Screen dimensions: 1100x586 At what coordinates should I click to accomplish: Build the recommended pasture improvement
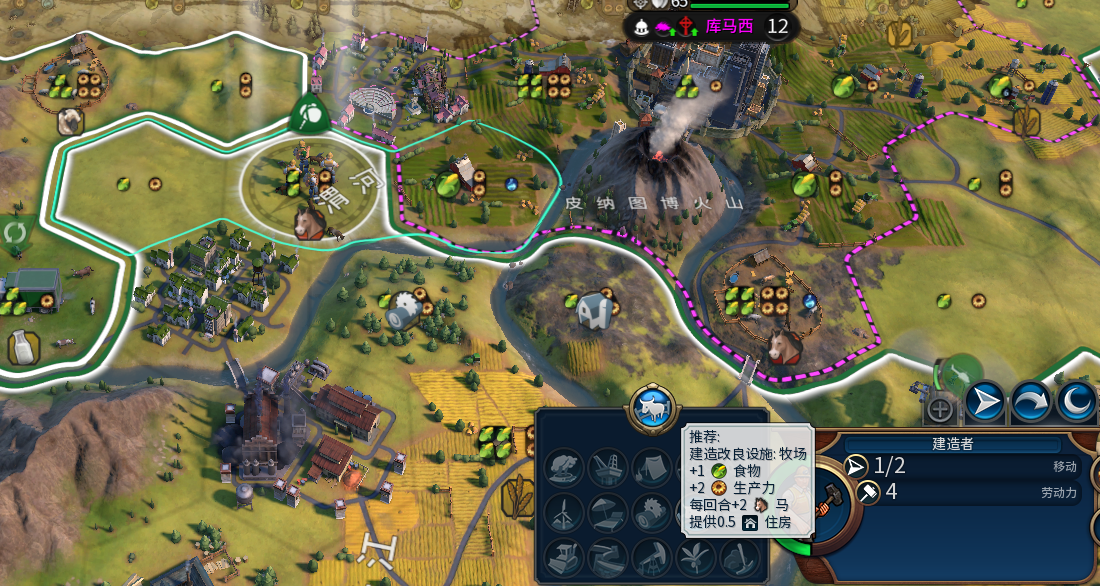tap(655, 409)
